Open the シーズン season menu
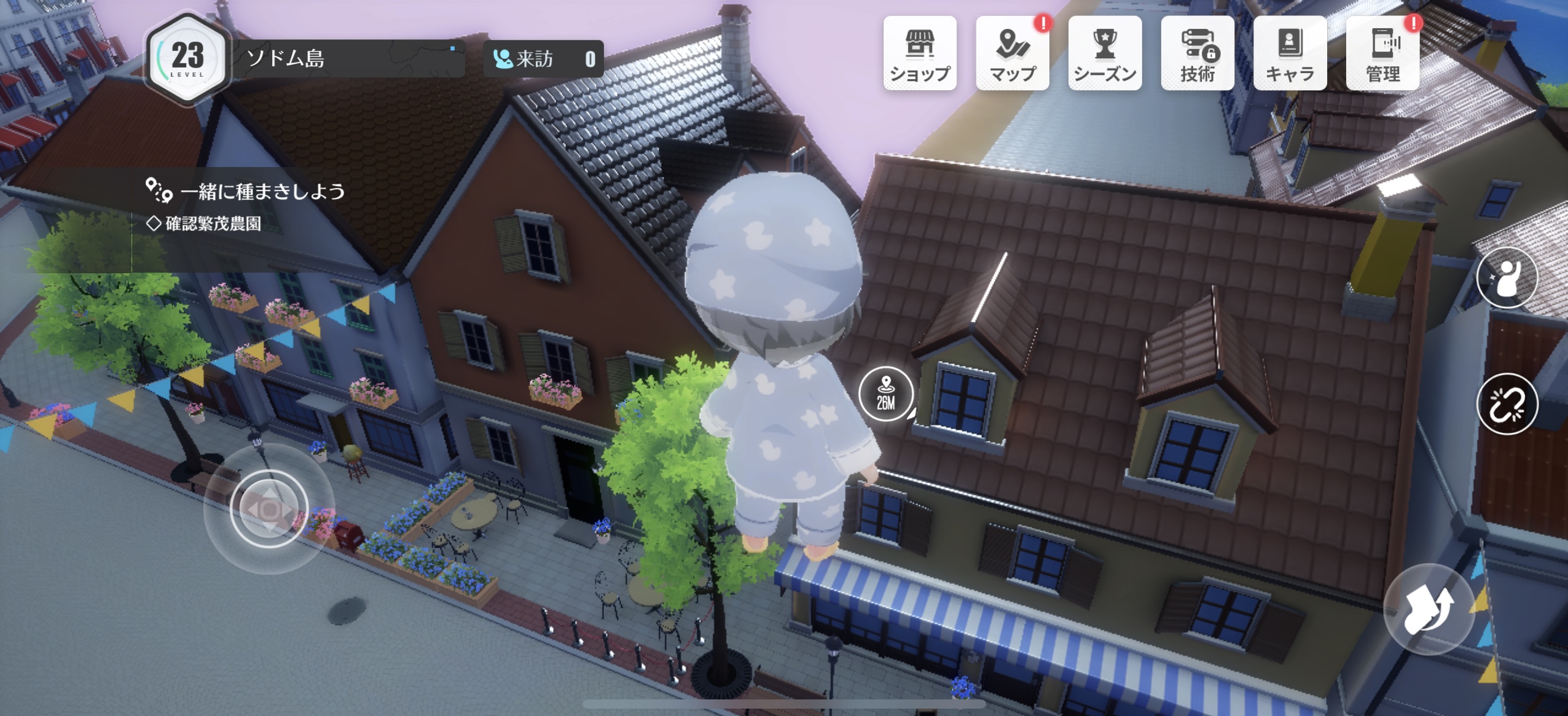This screenshot has width=1568, height=716. pos(1105,54)
